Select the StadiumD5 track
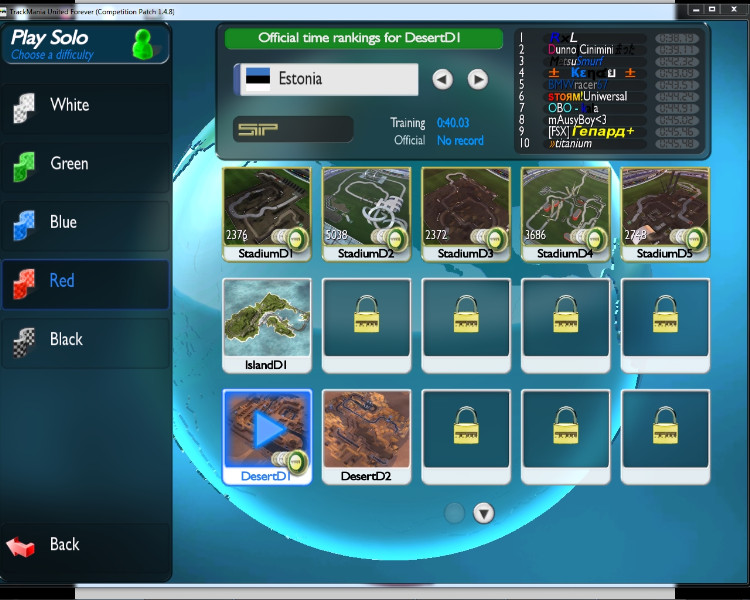Viewport: 750px width, 600px height. pyautogui.click(x=666, y=208)
